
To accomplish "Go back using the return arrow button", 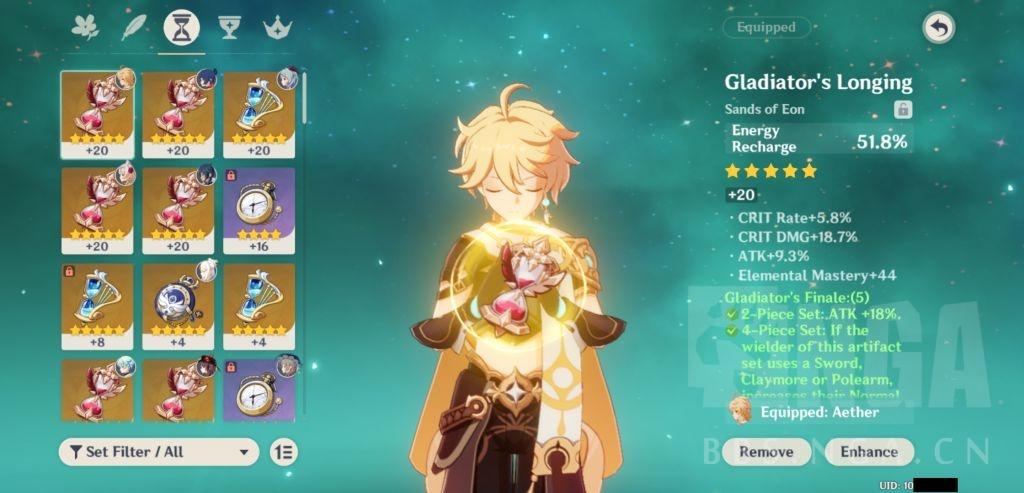I will point(939,29).
